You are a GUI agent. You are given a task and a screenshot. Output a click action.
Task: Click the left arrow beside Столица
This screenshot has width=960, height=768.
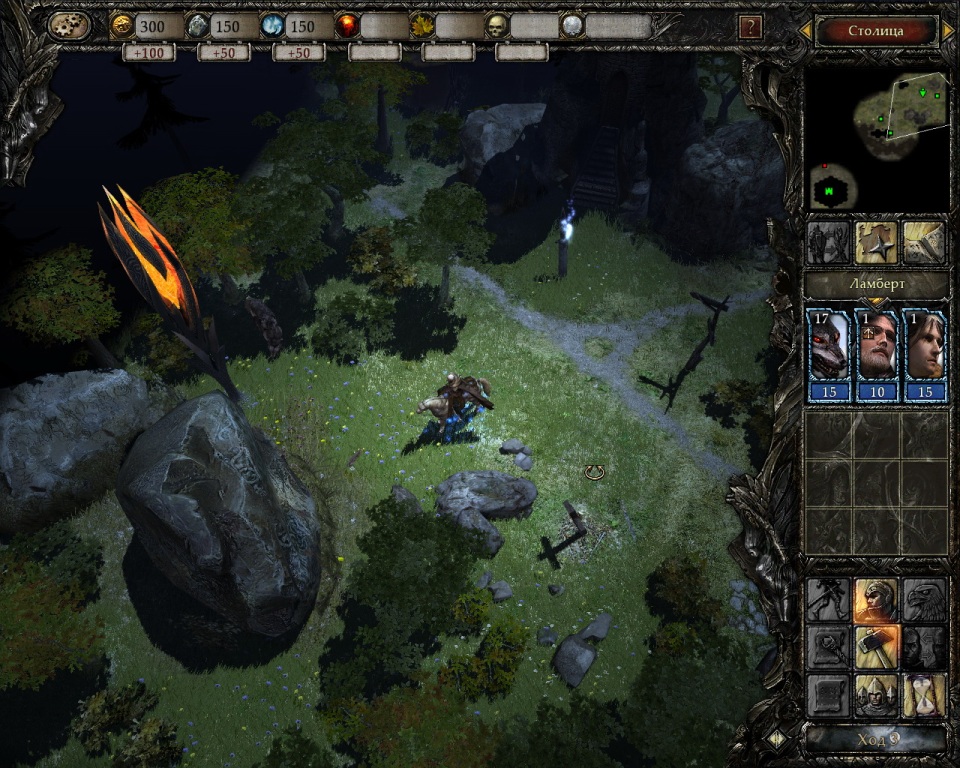click(805, 31)
